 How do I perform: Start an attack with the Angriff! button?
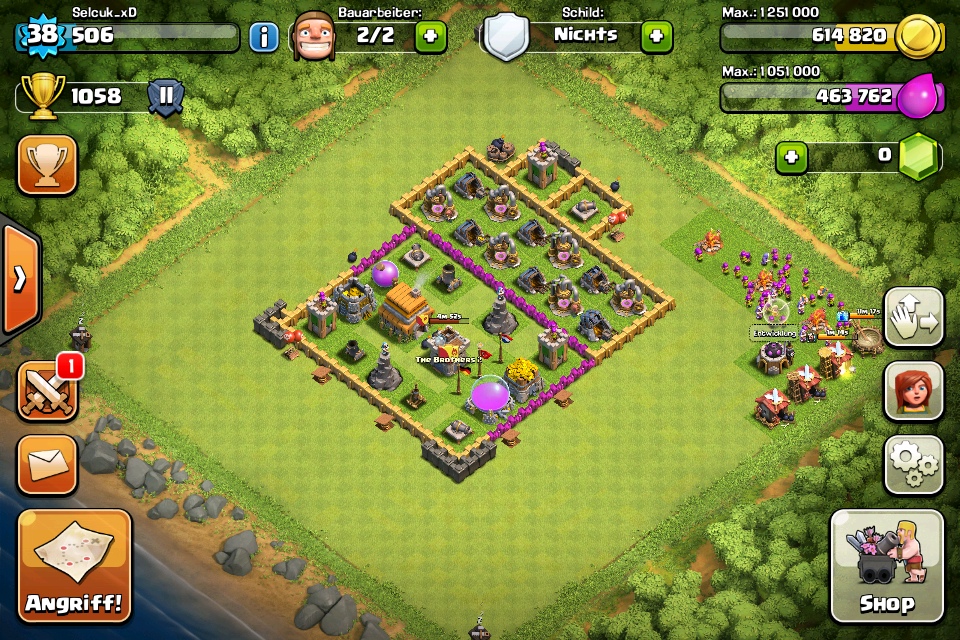click(x=75, y=565)
